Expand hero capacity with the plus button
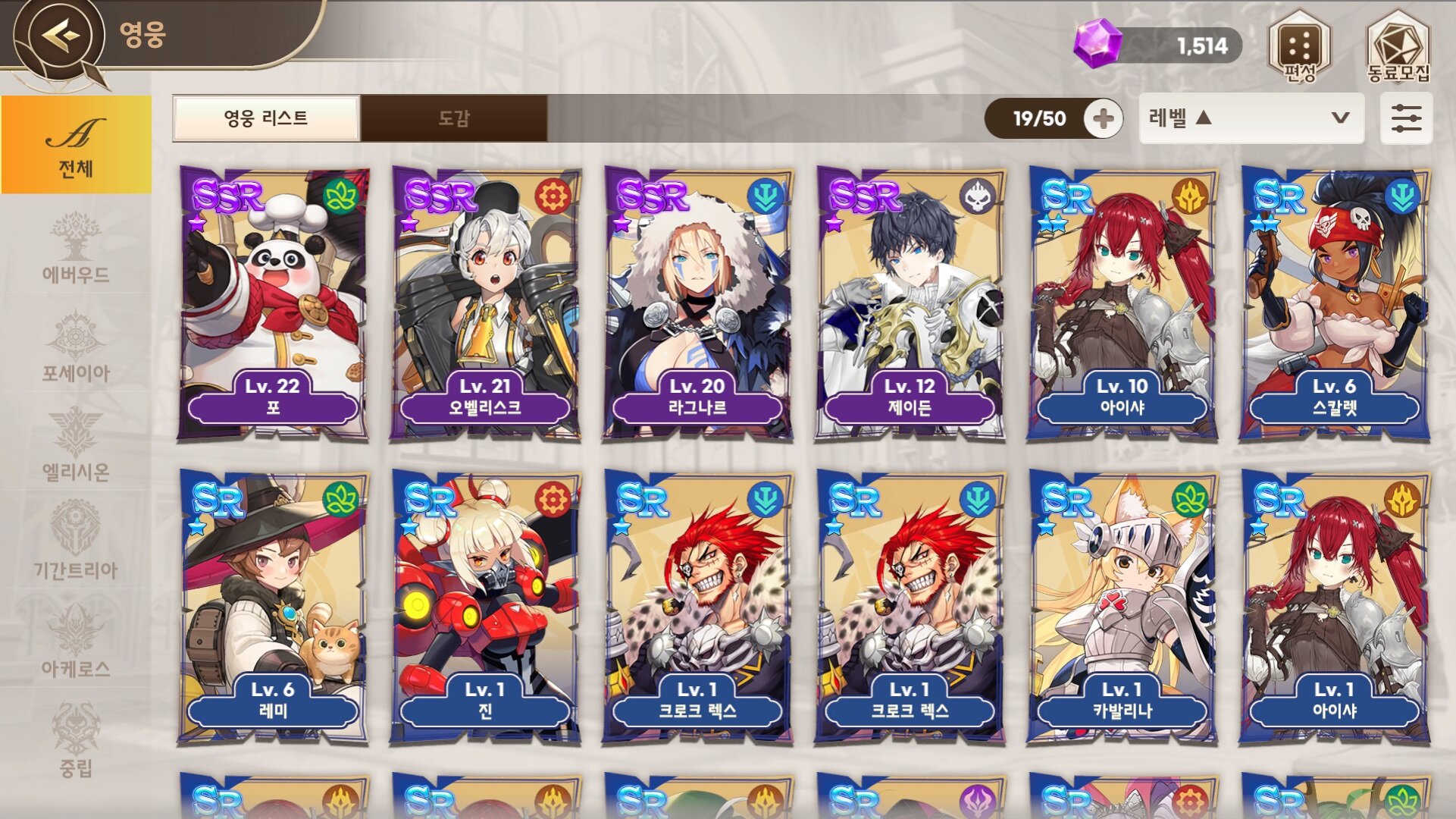Viewport: 1456px width, 819px height. pos(1103,118)
